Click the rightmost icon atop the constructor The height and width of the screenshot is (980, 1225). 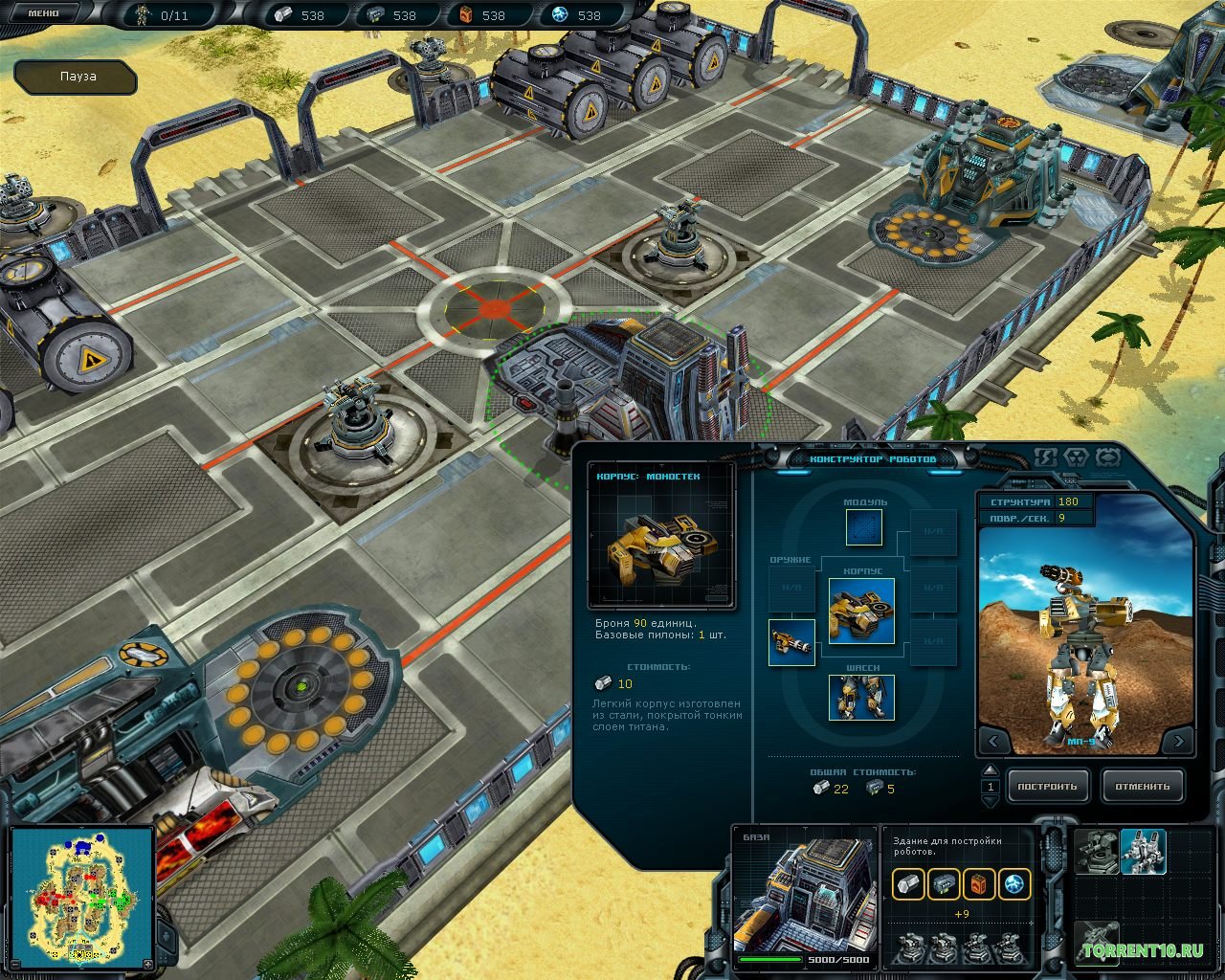click(1107, 457)
